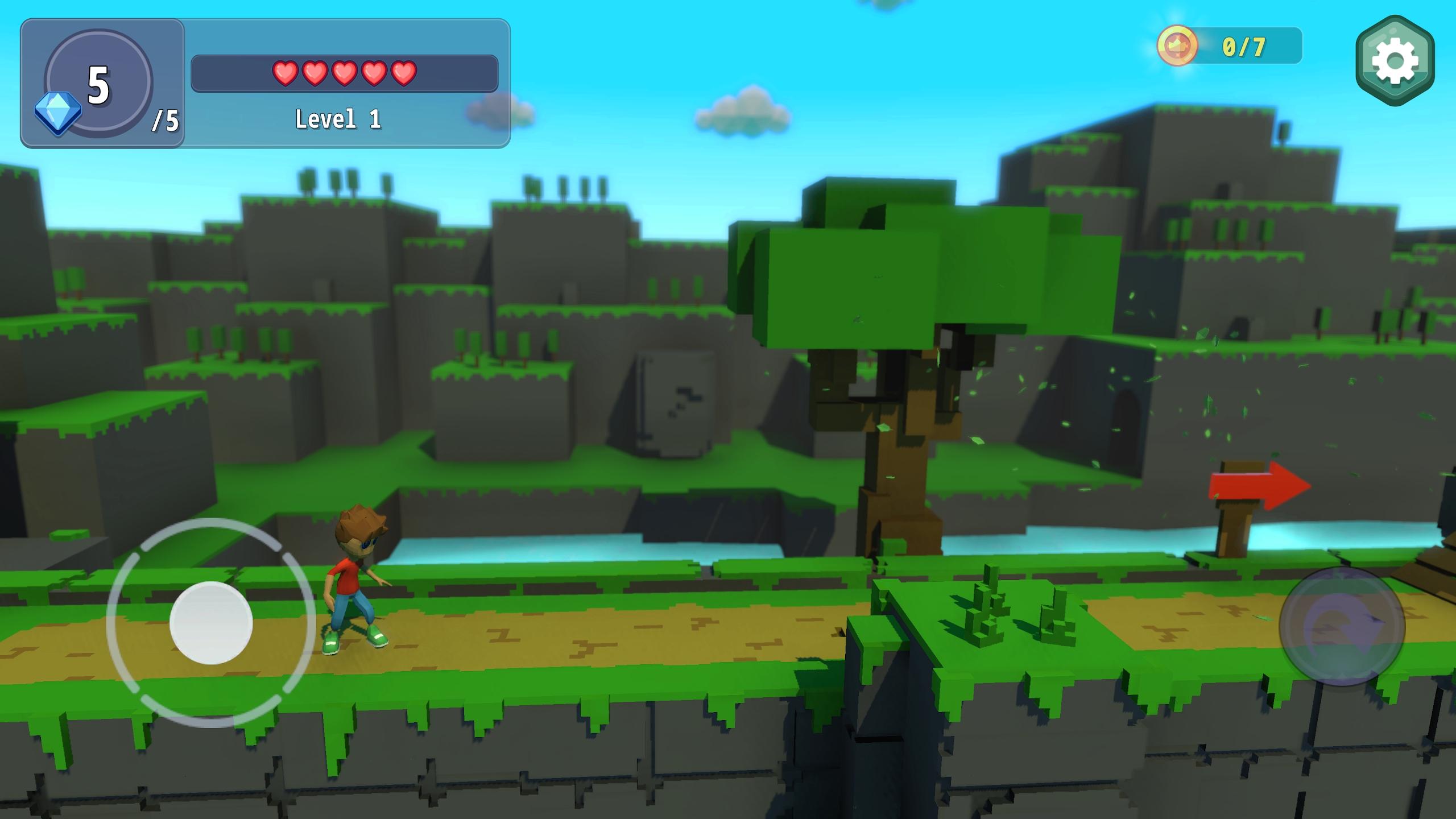Tap the round jump action button
Screen dimensions: 1456x819
coord(1342,626)
